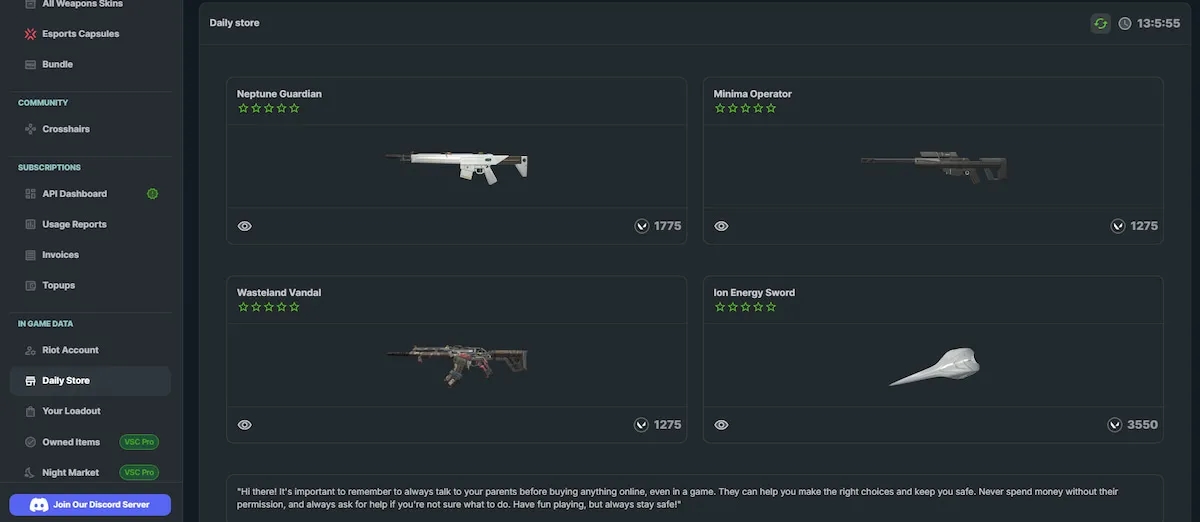Screen dimensions: 1200x522
Task: Open the API Dashboard
Action: point(74,194)
